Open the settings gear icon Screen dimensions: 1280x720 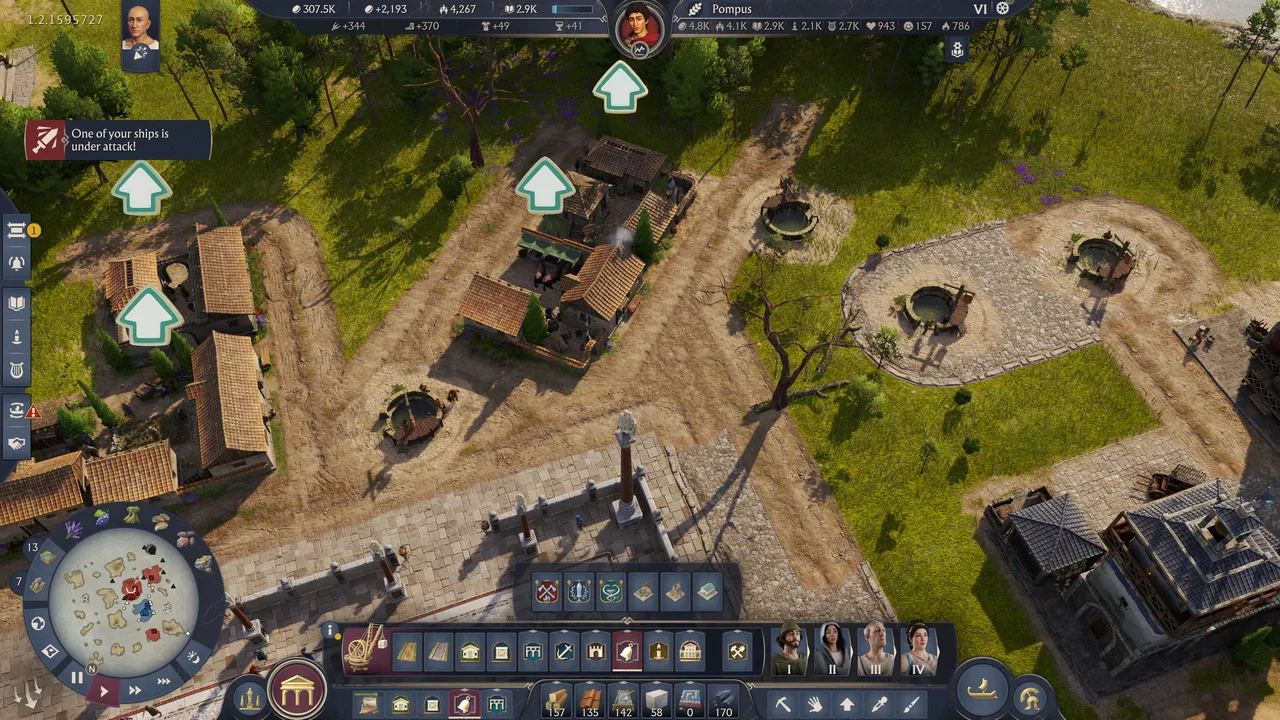tap(1003, 9)
